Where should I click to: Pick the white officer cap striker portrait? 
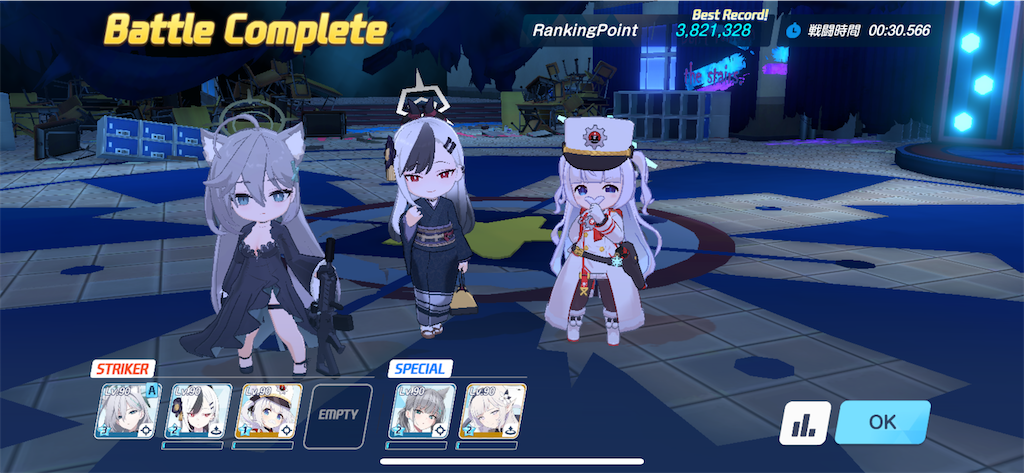pos(267,411)
